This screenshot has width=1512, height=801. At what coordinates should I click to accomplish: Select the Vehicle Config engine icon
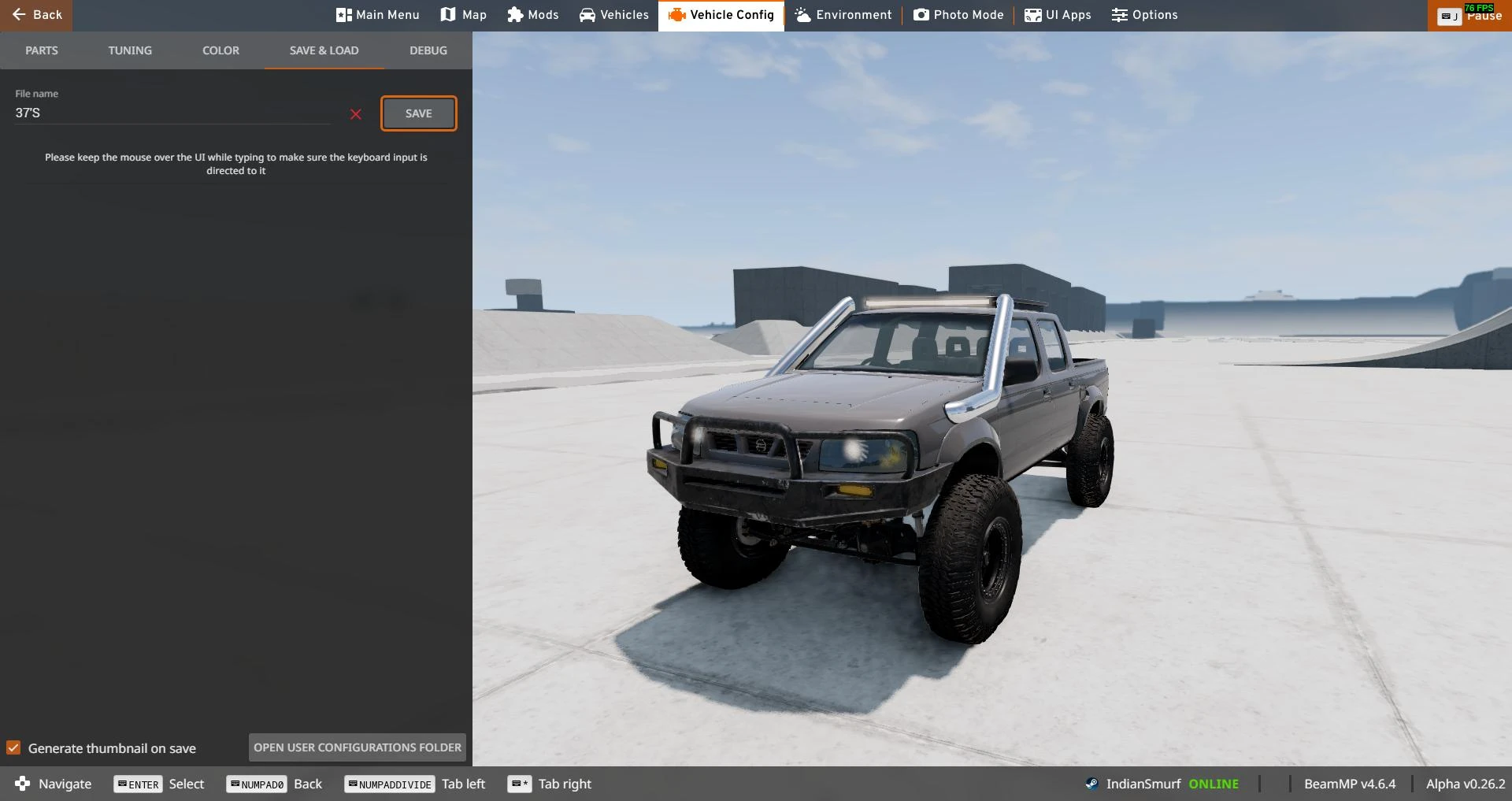click(676, 14)
